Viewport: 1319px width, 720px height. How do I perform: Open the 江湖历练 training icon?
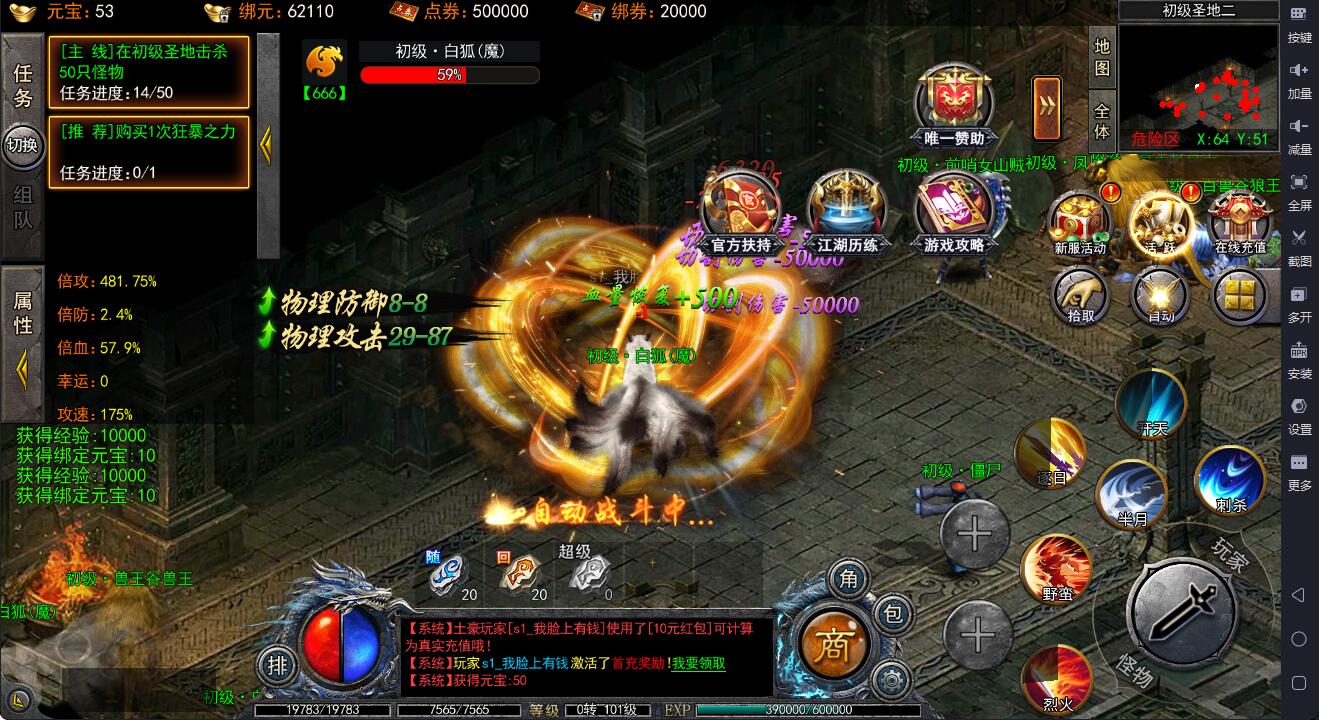(847, 212)
